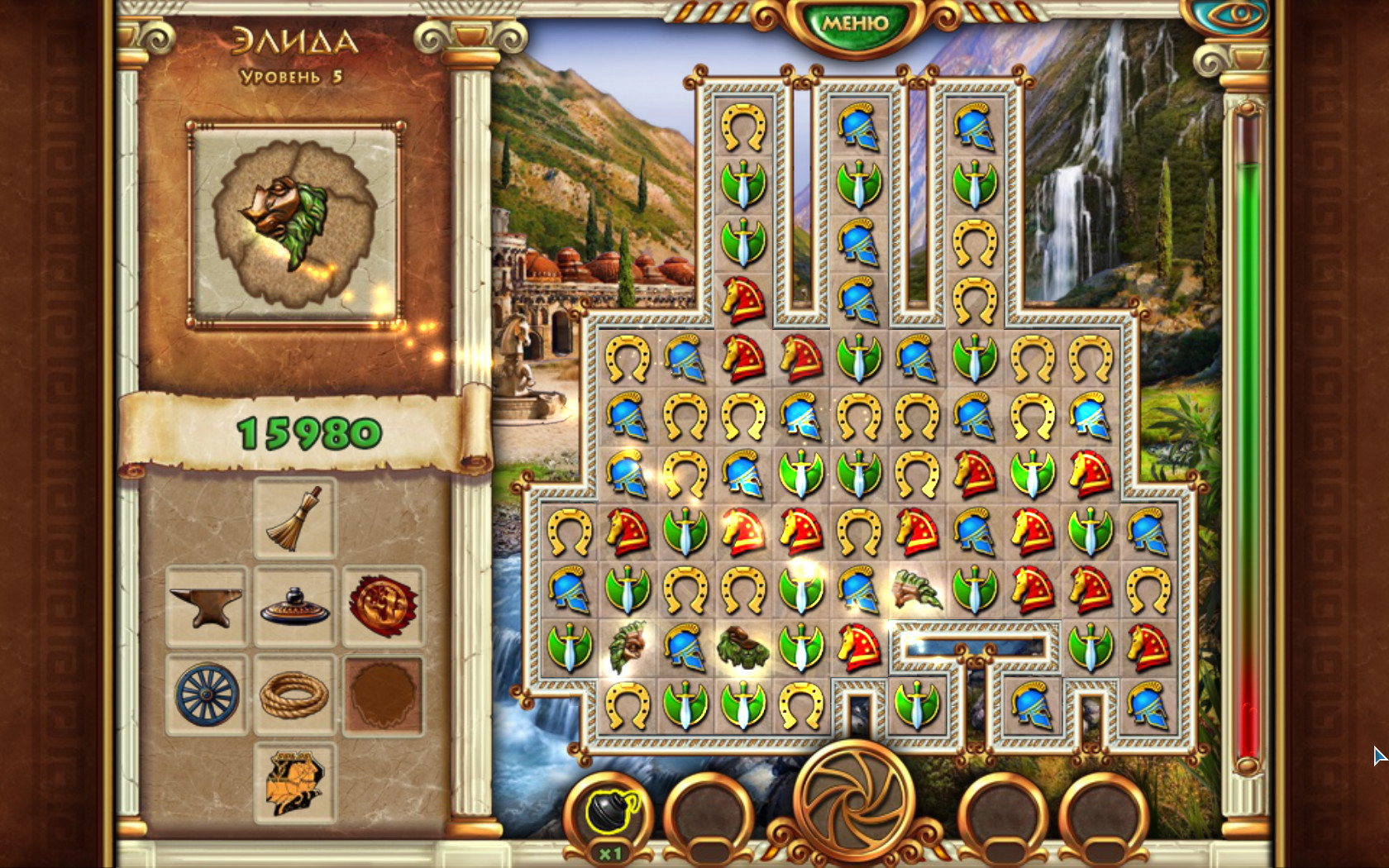Image resolution: width=1389 pixels, height=868 pixels.
Task: Open the МЕНЮ button
Action: pos(855,24)
